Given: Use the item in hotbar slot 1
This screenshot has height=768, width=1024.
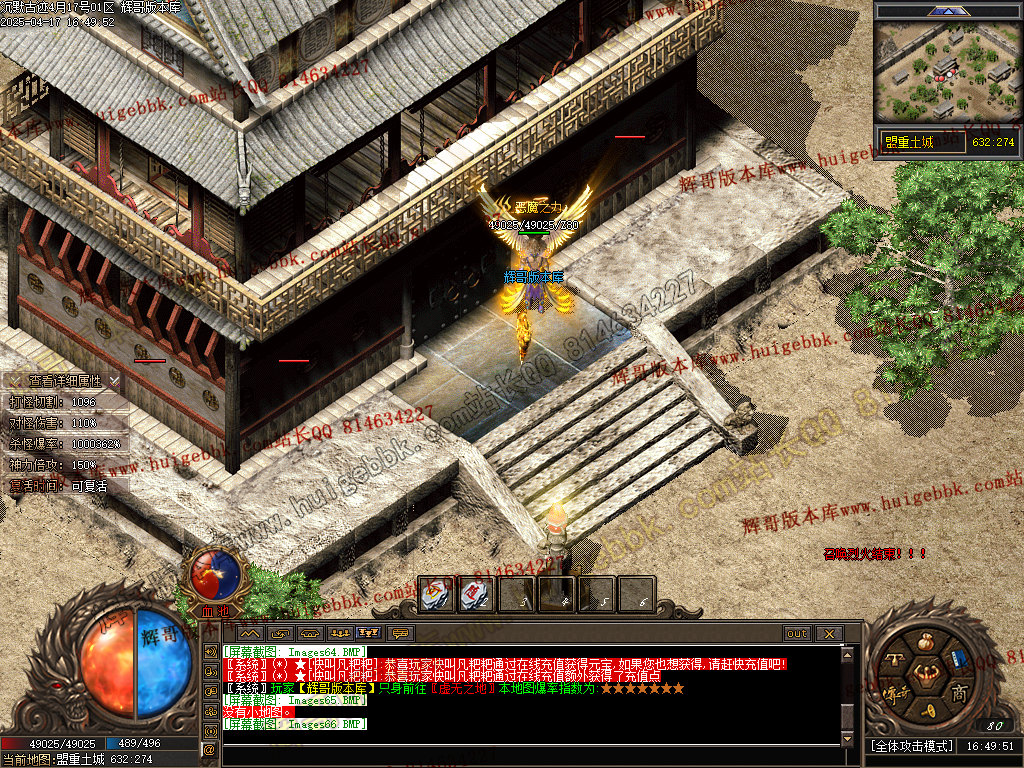Looking at the screenshot, I should pos(436,595).
